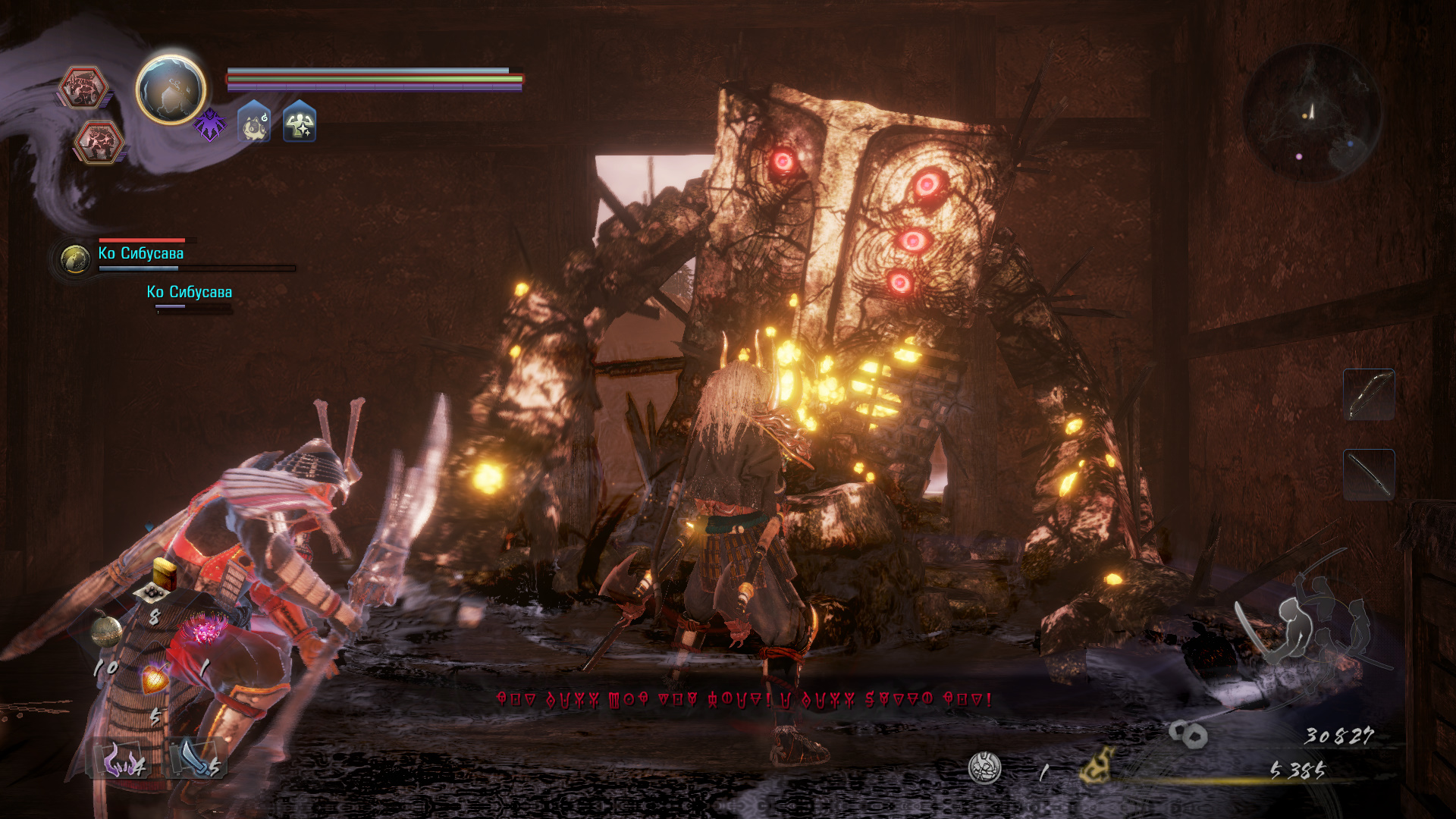Select the spear weapon slot below the bow
This screenshot has height=819, width=1456.
(1369, 475)
